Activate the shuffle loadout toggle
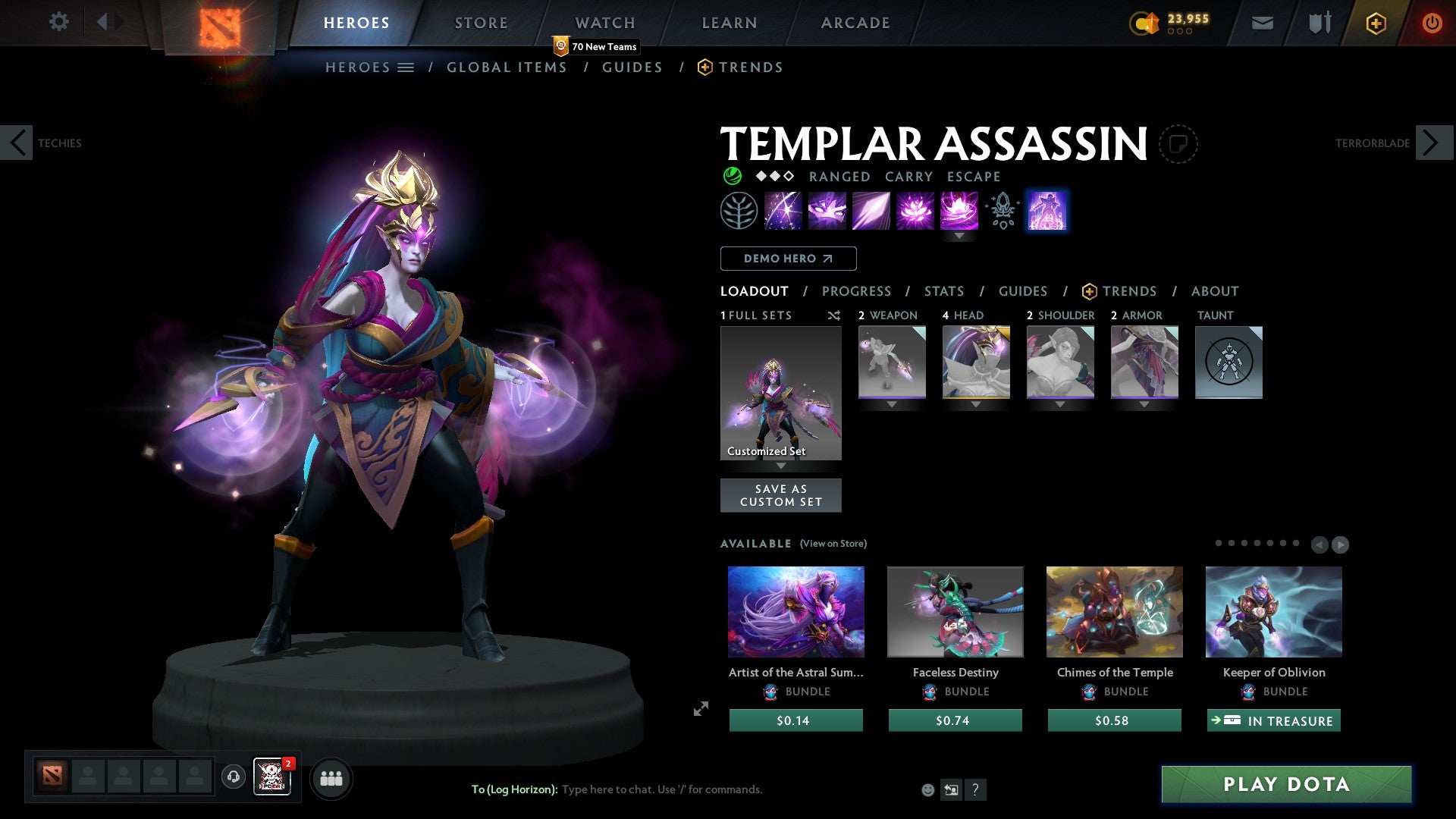The image size is (1456, 819). coord(833,315)
